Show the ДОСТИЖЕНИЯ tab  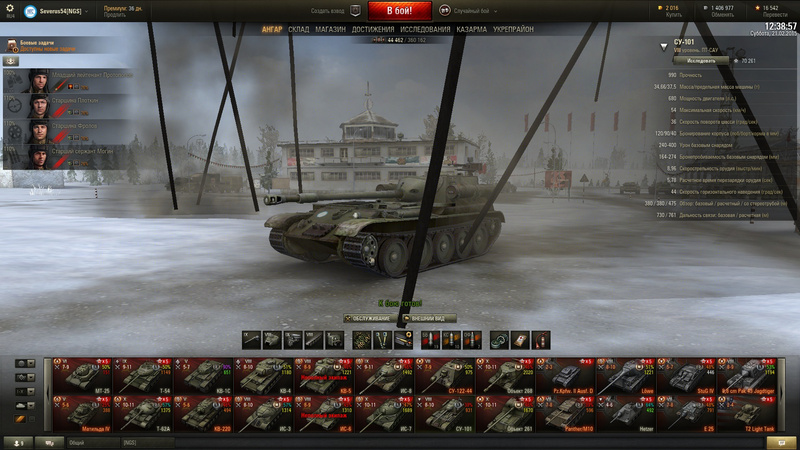click(x=372, y=30)
